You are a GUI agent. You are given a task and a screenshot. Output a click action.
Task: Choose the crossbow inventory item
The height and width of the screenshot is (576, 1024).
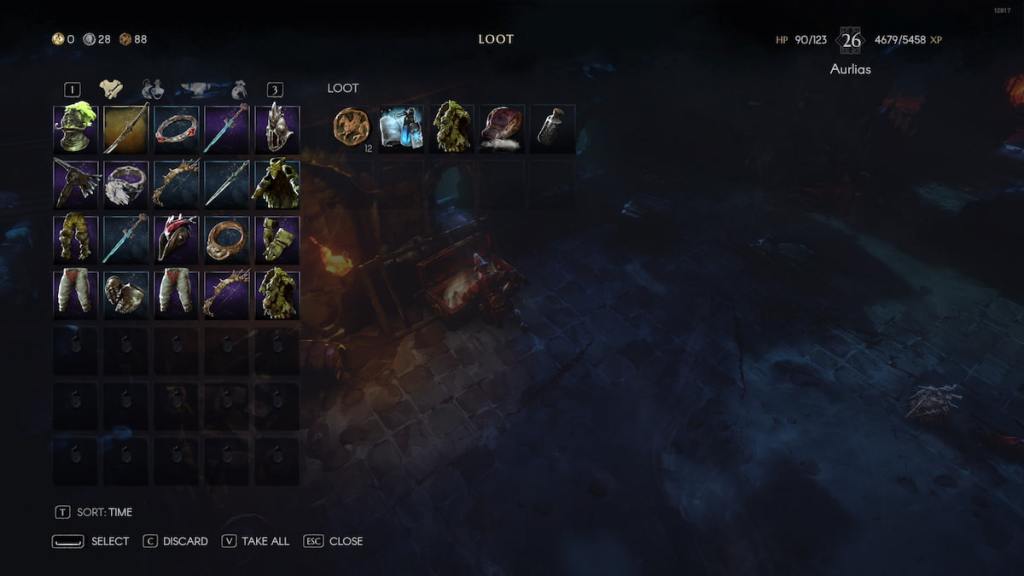point(75,184)
